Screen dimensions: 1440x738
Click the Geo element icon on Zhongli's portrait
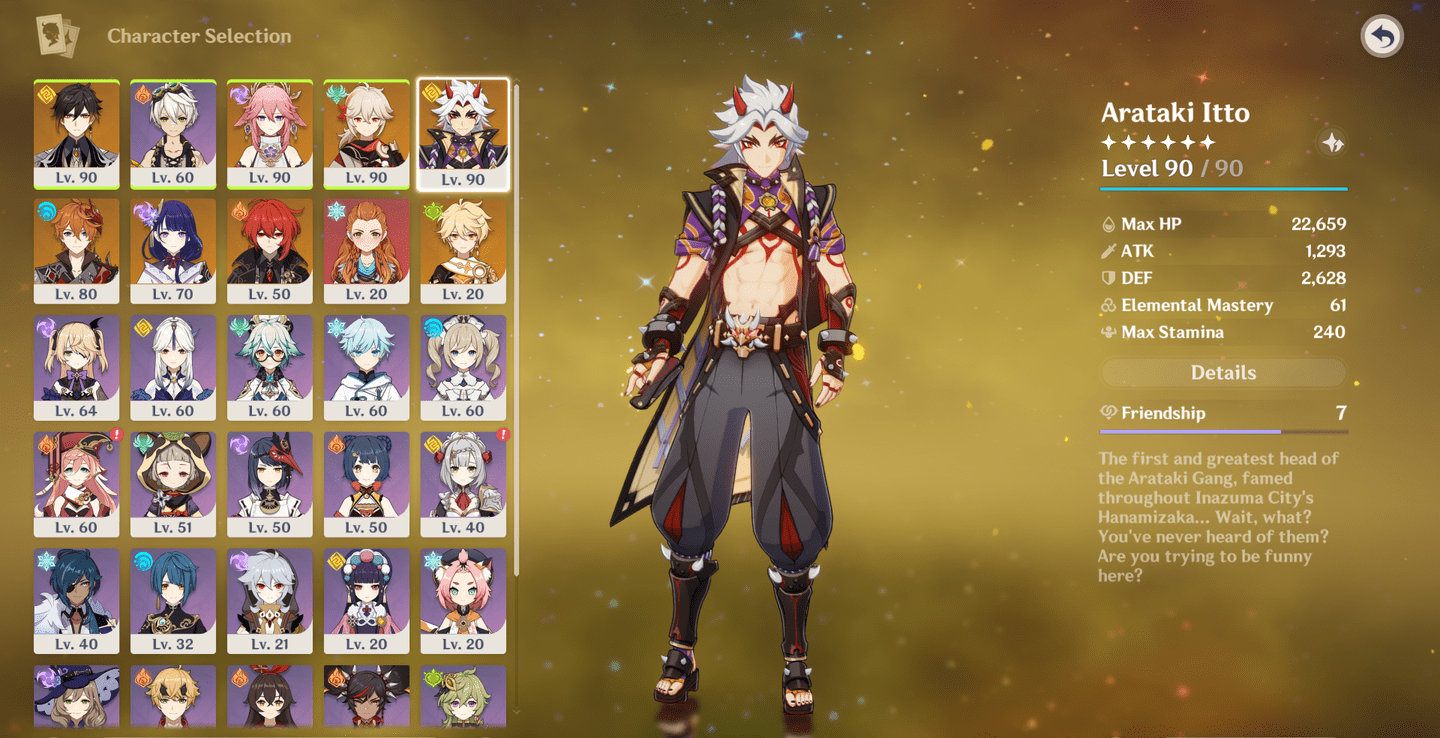tap(48, 94)
